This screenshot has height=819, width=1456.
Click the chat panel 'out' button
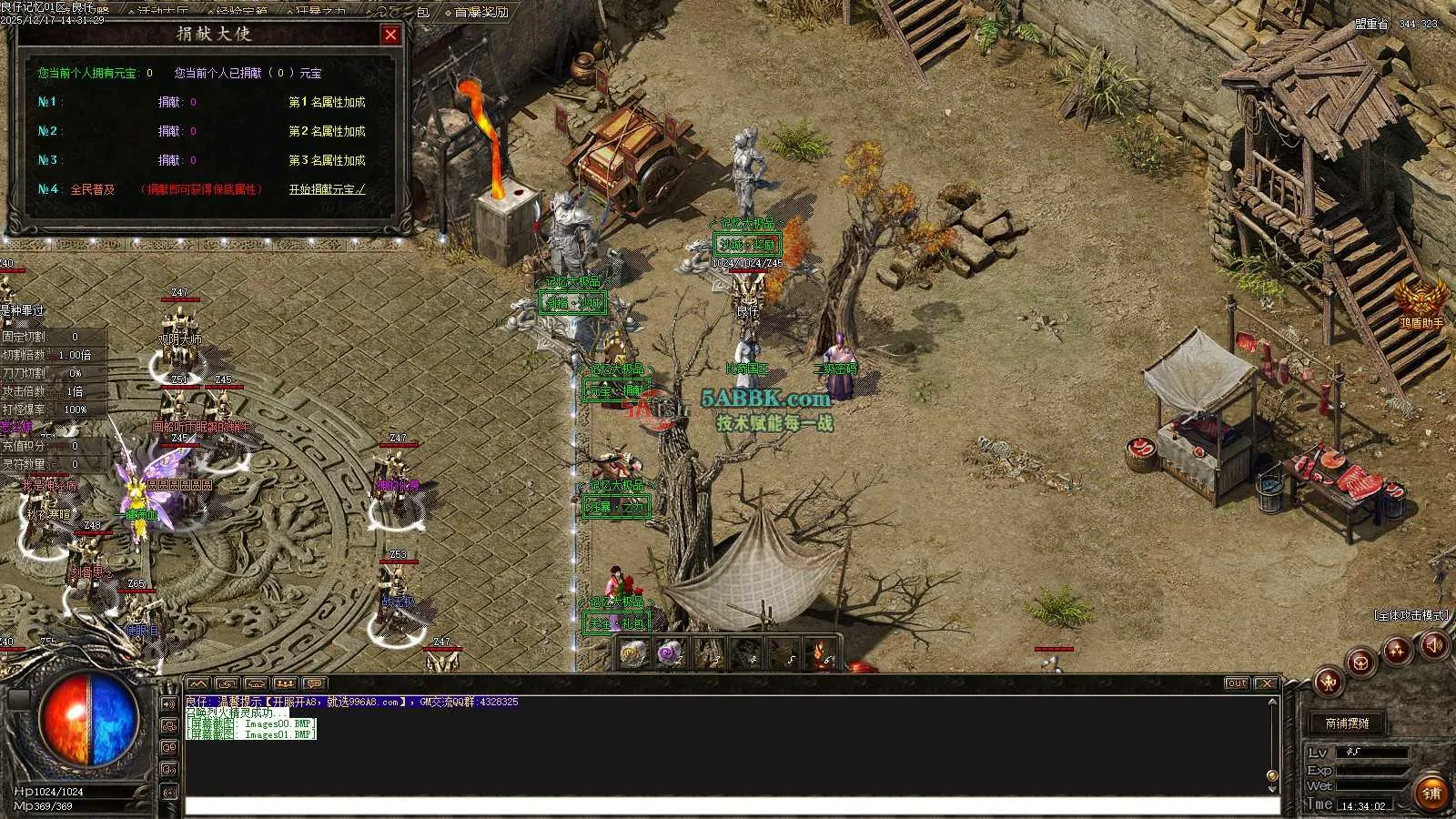pos(1236,683)
